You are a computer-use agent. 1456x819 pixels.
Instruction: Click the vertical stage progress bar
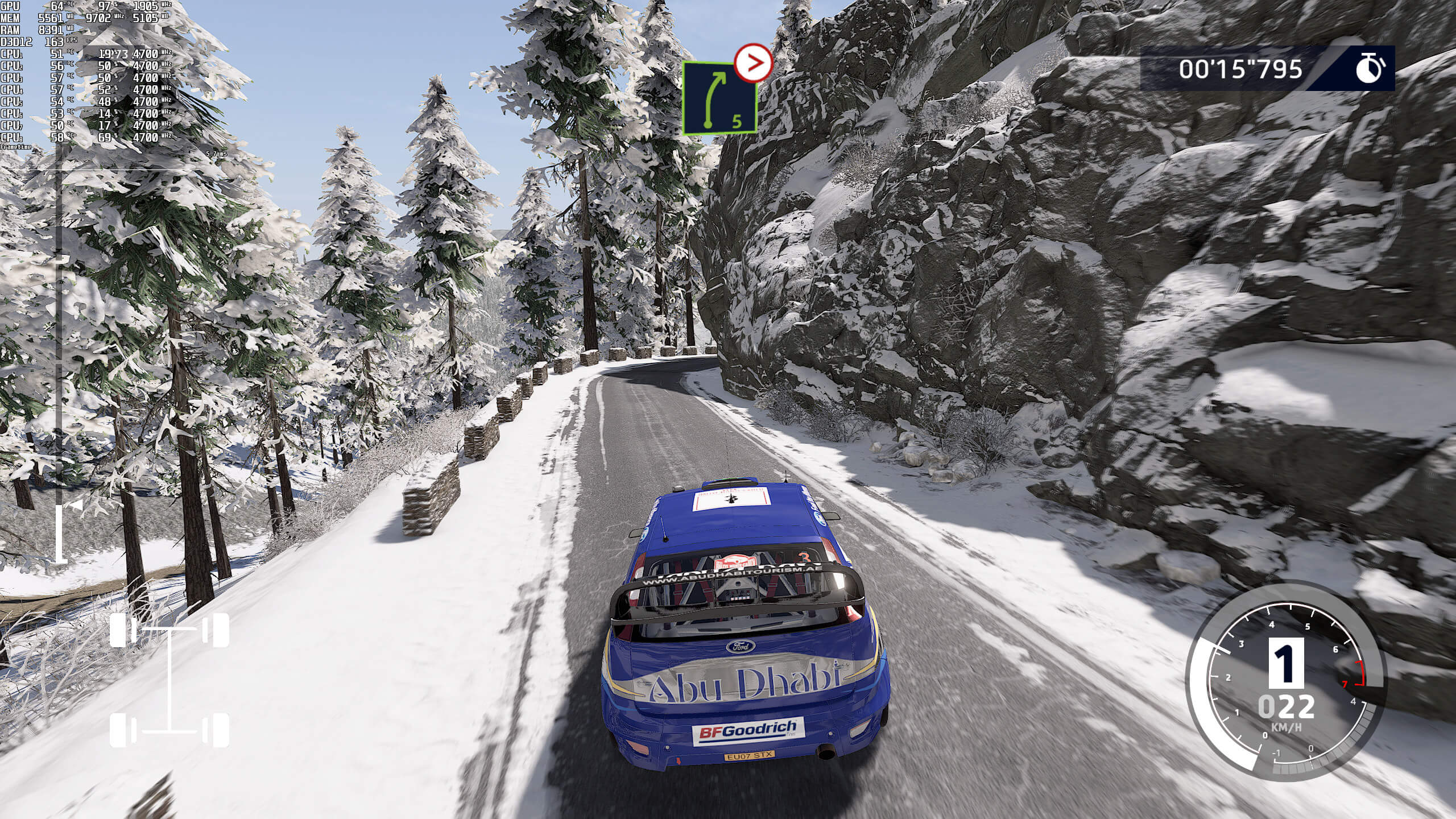pyautogui.click(x=60, y=364)
